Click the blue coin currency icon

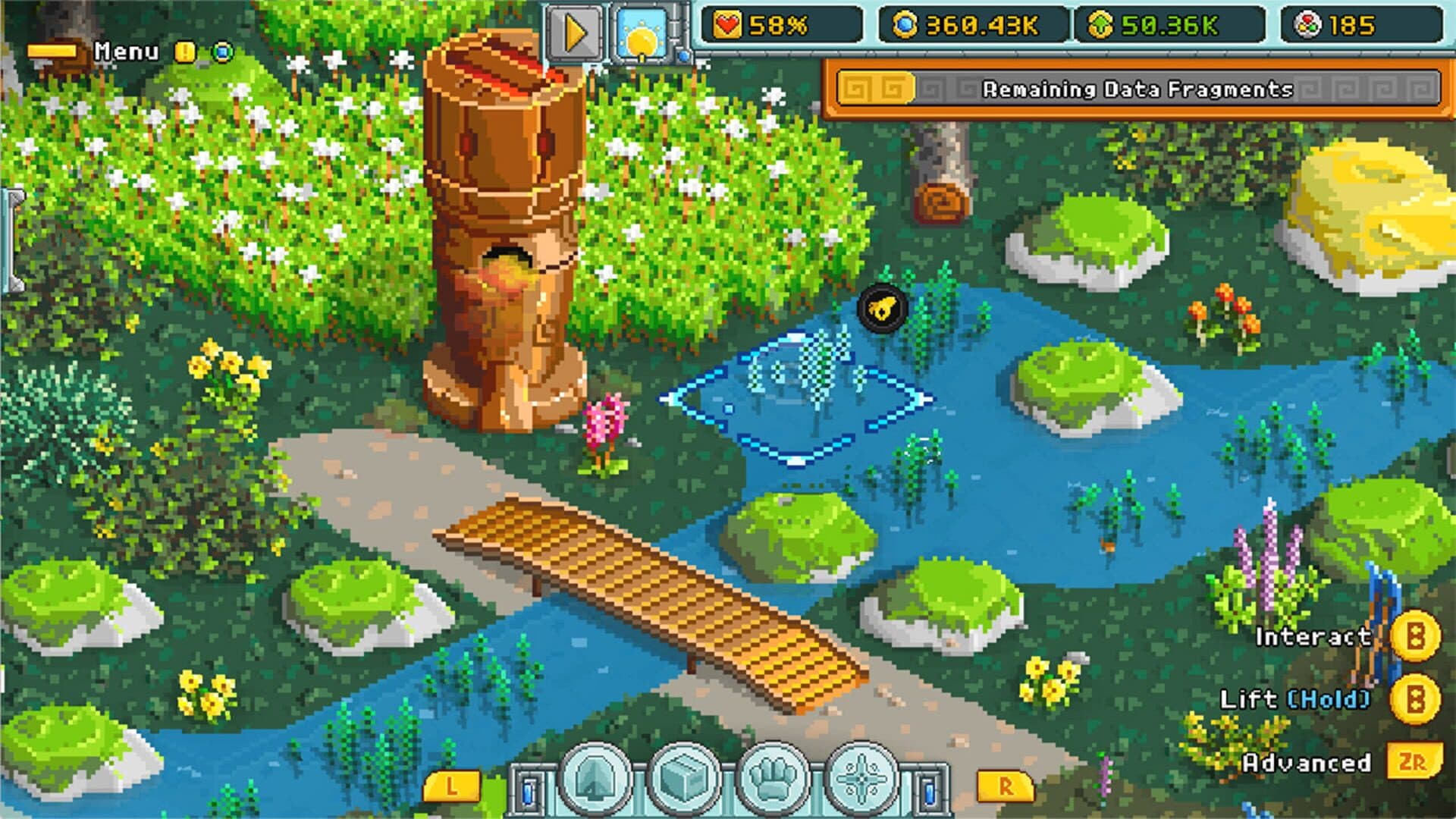pyautogui.click(x=906, y=24)
